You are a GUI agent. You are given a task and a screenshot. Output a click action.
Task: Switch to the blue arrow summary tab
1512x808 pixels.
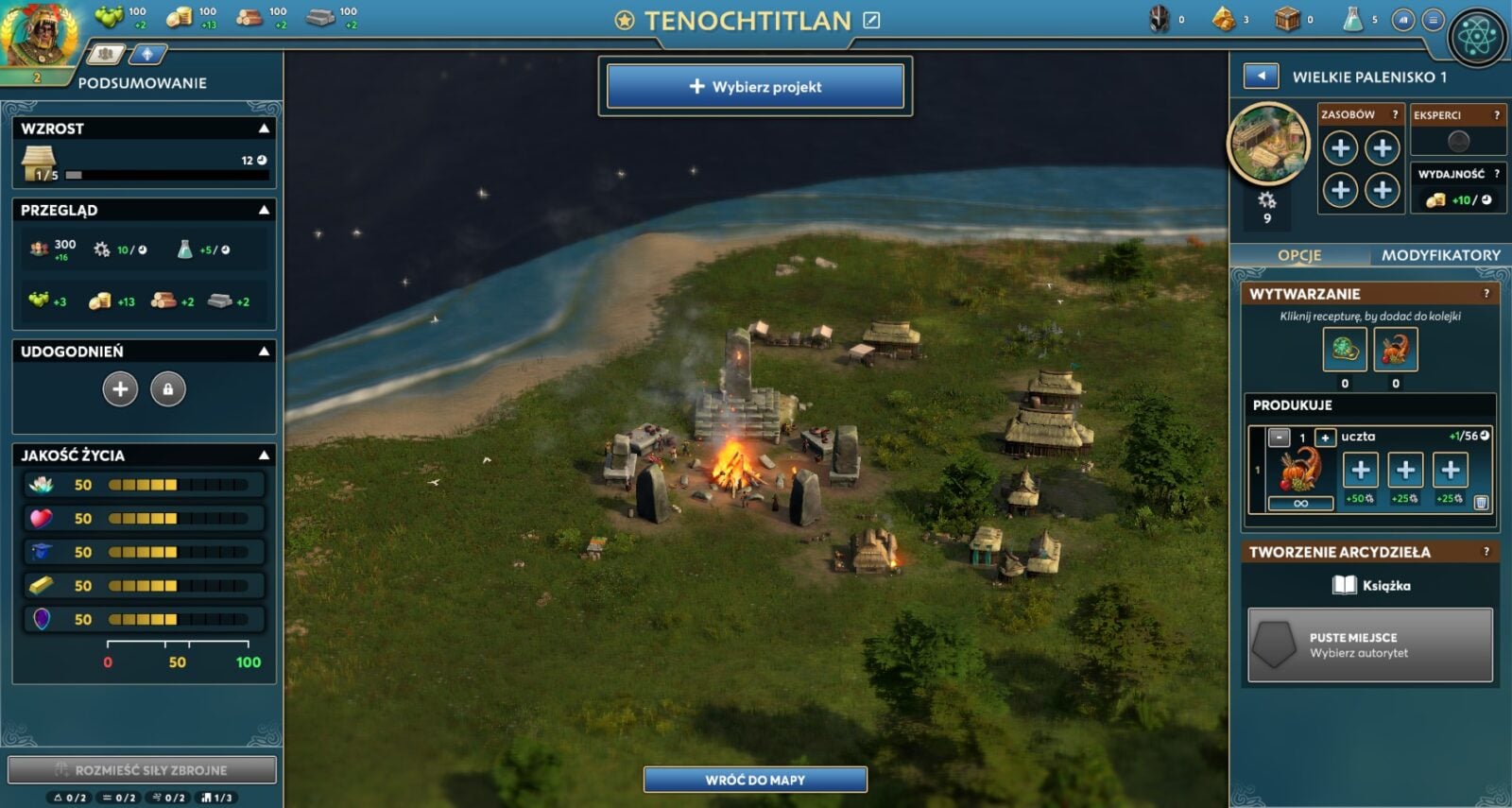(x=146, y=55)
